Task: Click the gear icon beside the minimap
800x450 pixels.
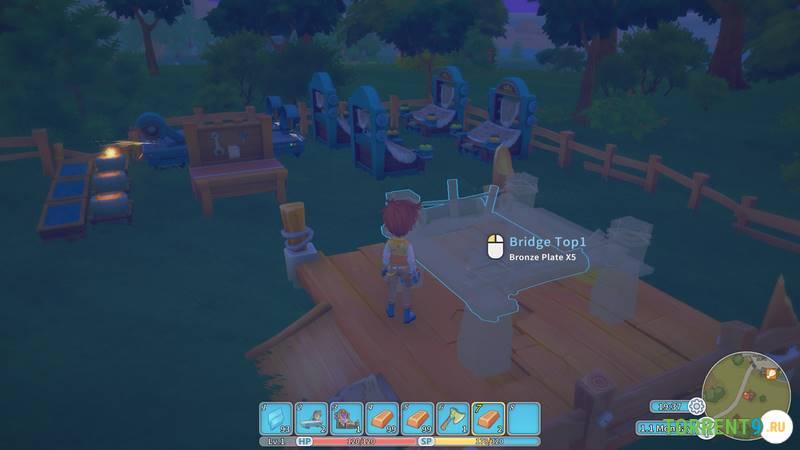Action: [696, 406]
